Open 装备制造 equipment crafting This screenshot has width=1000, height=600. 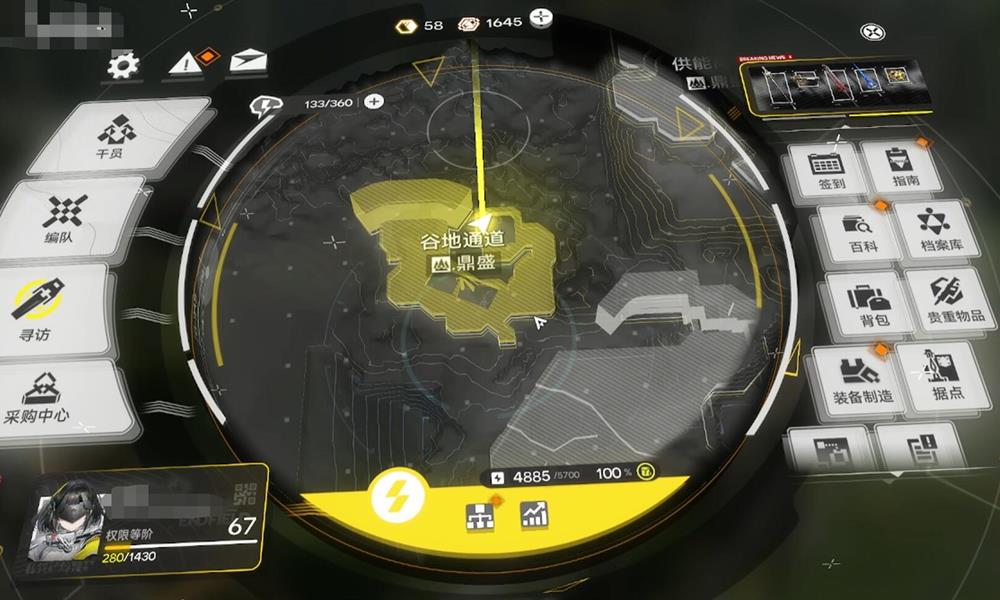(x=853, y=379)
